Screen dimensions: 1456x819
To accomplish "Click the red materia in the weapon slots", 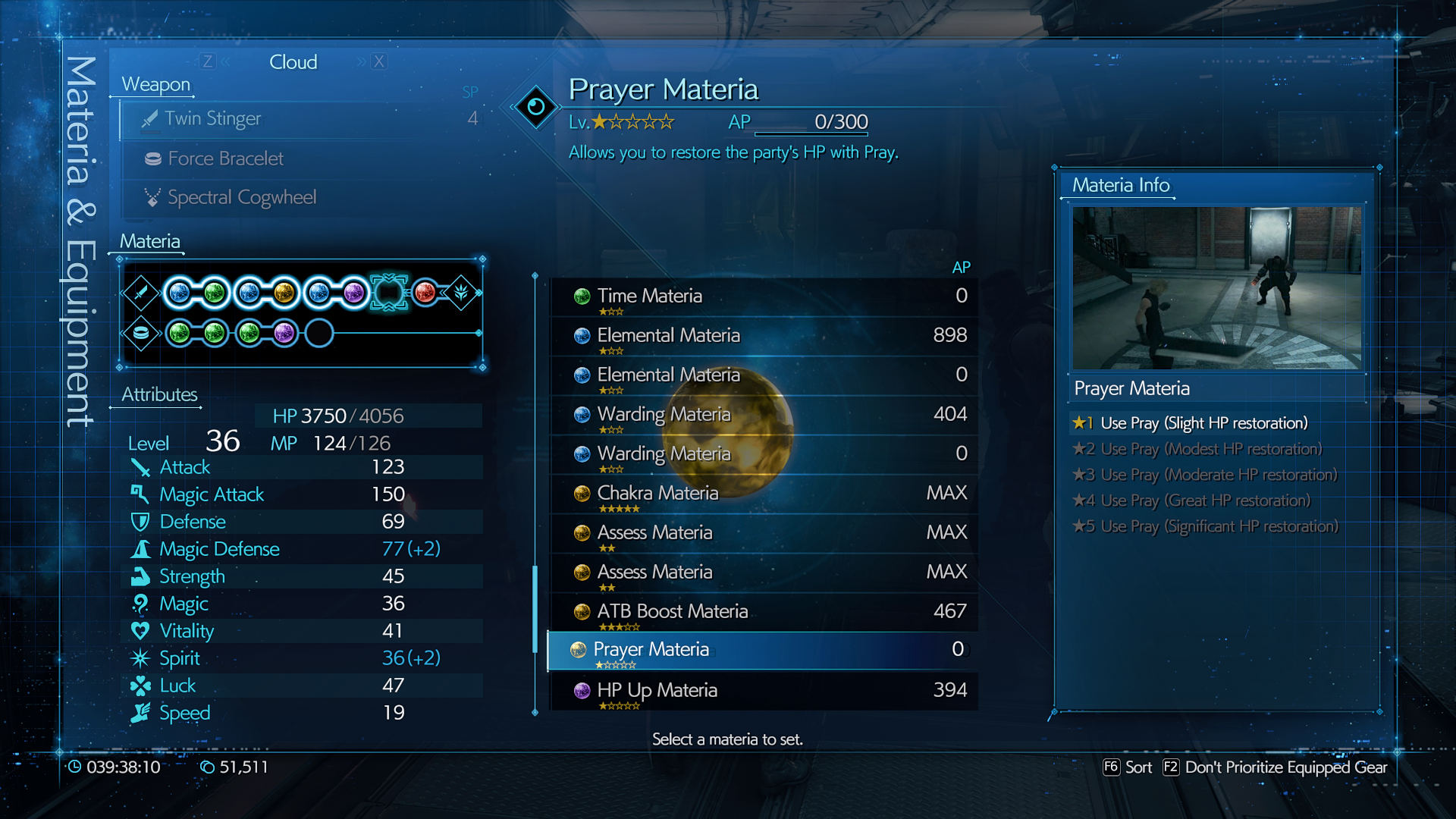I will click(x=425, y=293).
